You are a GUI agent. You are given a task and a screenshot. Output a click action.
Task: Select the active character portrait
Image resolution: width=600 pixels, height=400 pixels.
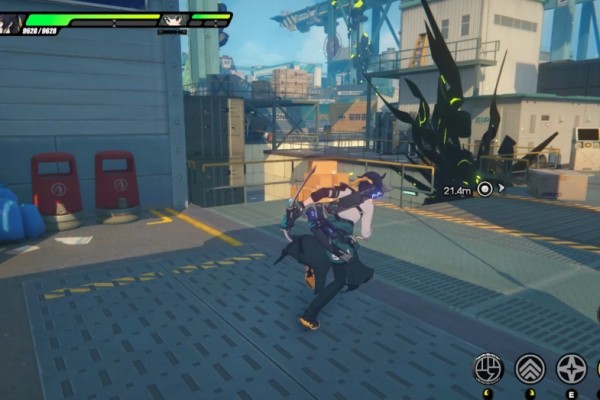point(11,20)
